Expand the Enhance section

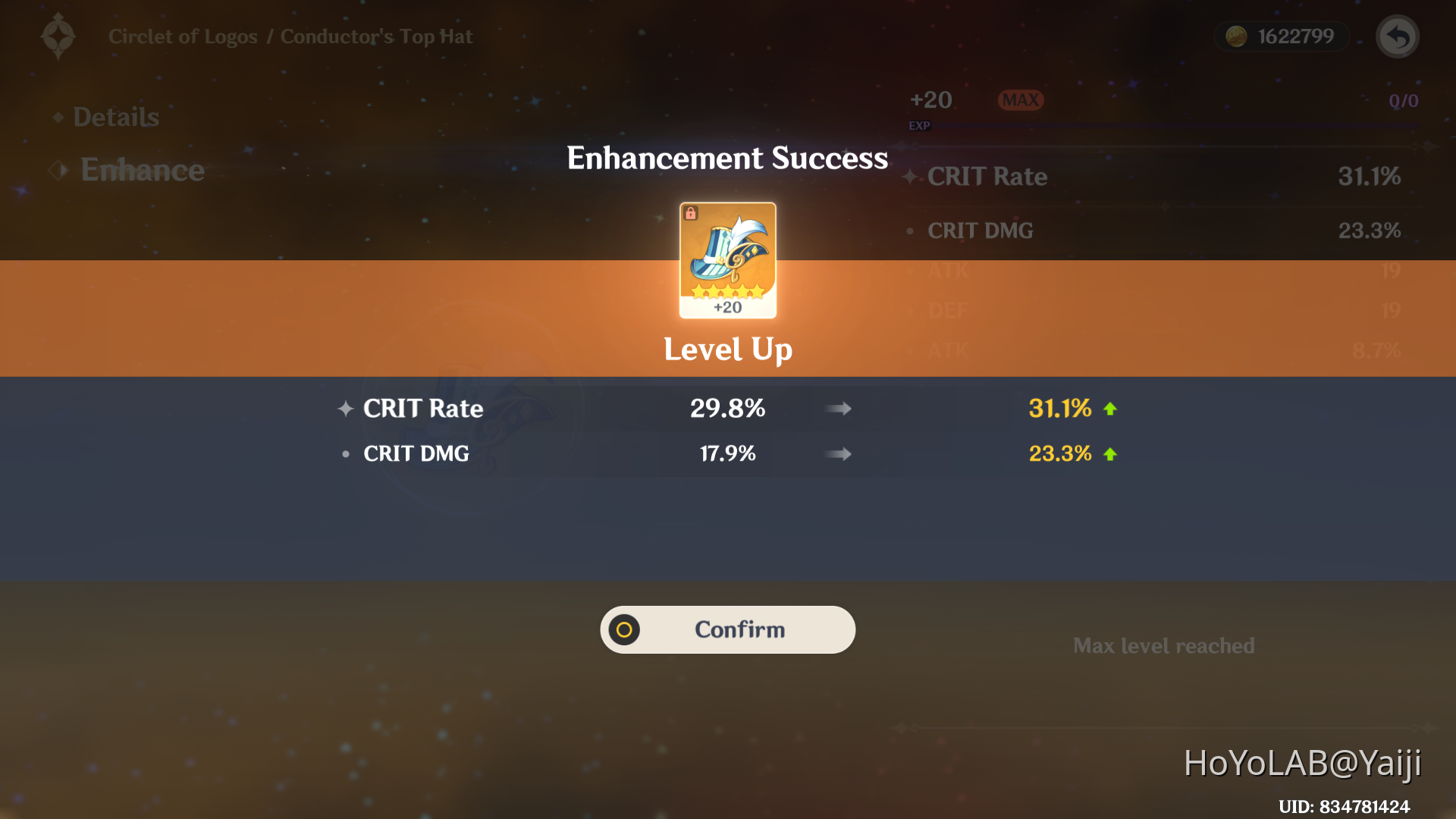143,170
